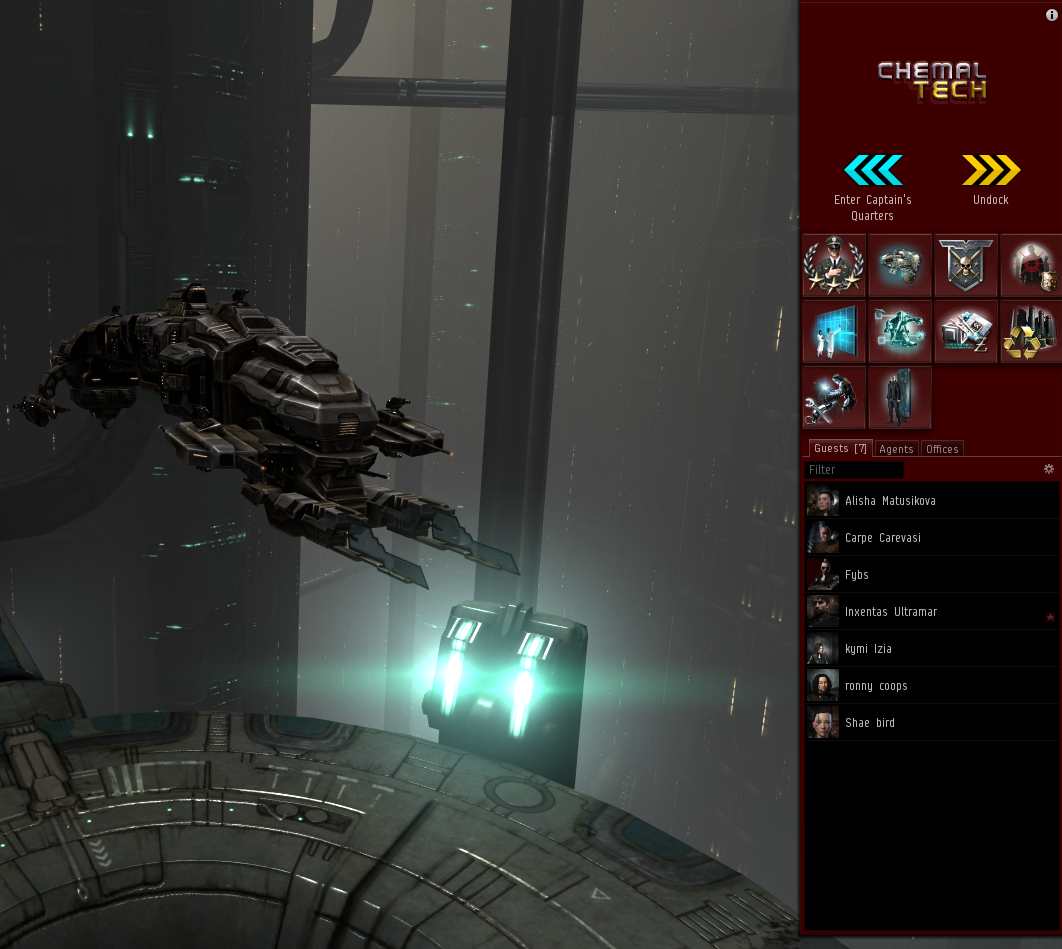This screenshot has height=949, width=1062.
Task: Open the station information icon
Action: [x=1051, y=15]
